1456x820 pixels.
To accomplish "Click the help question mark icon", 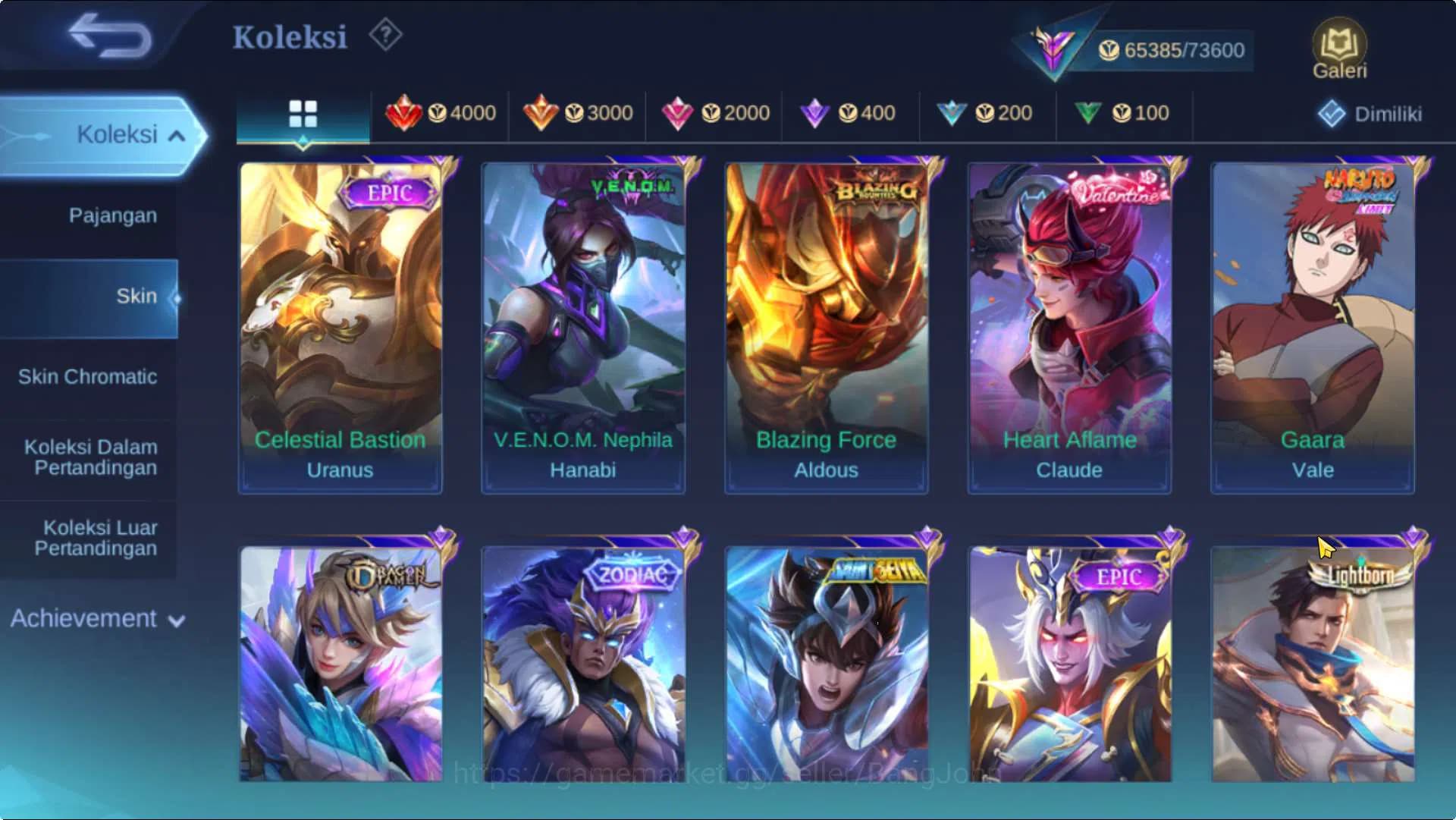I will 385,34.
